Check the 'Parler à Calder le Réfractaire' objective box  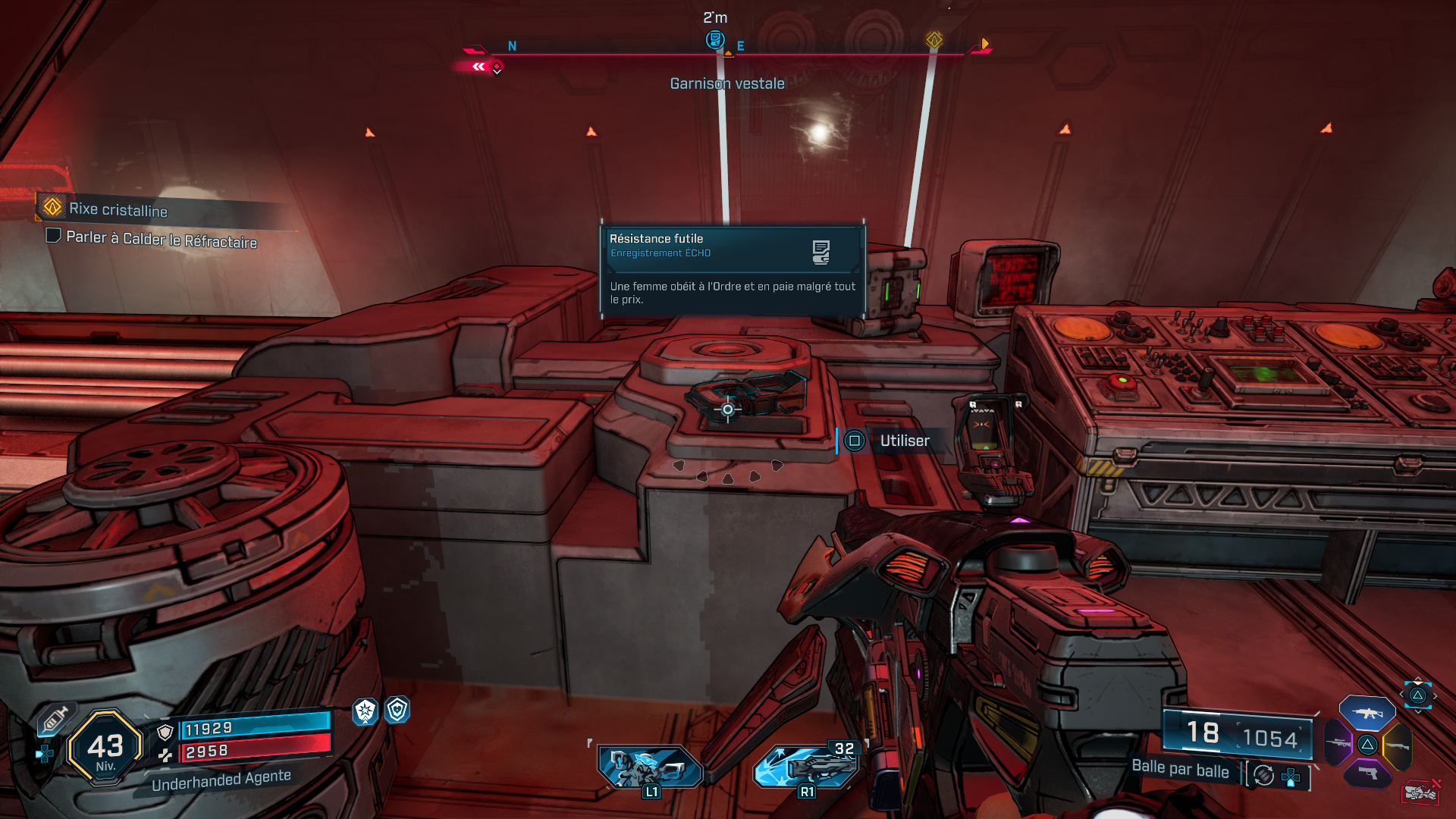[x=53, y=237]
